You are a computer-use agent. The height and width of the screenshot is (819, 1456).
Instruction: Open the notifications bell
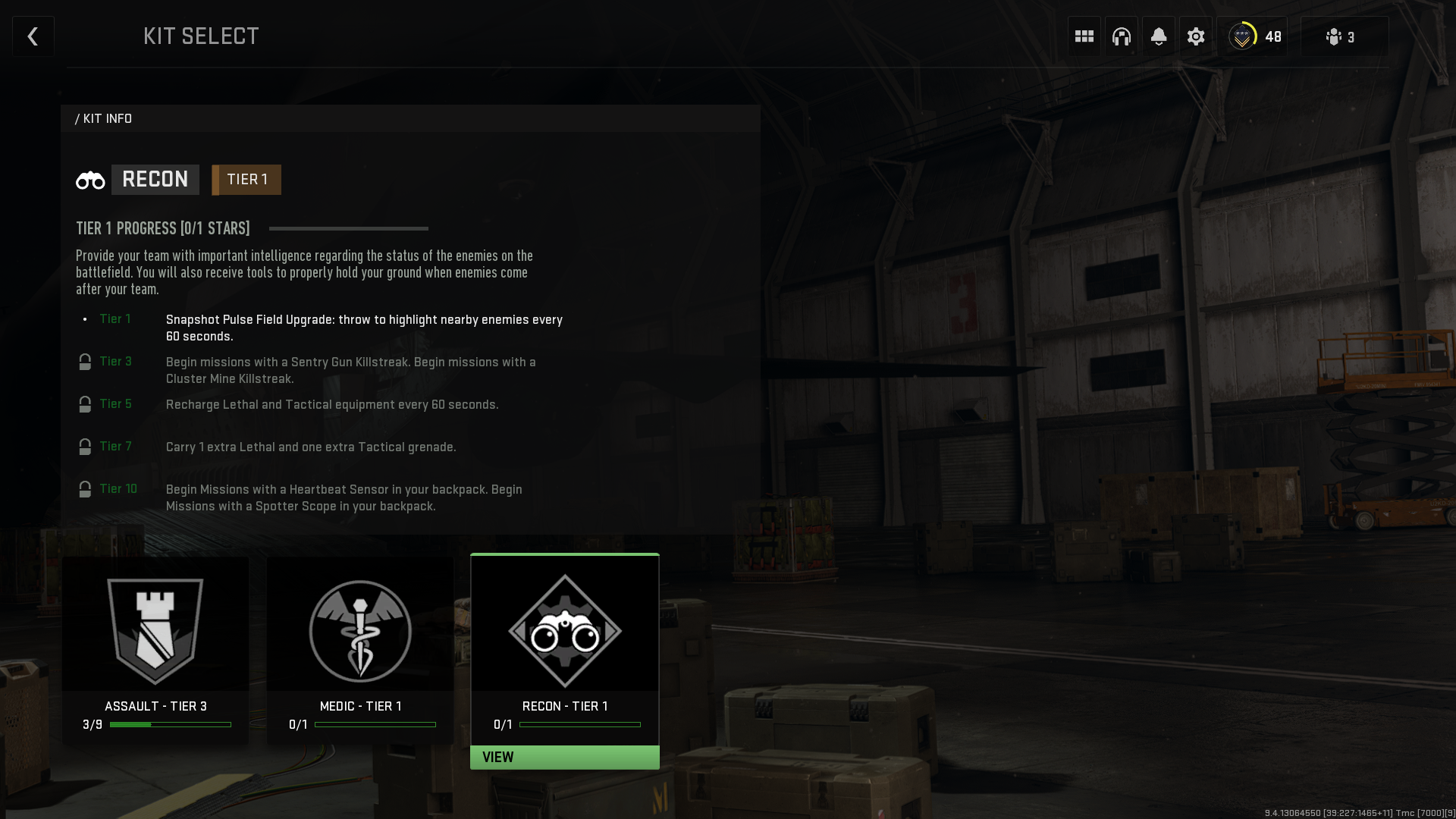[x=1159, y=36]
